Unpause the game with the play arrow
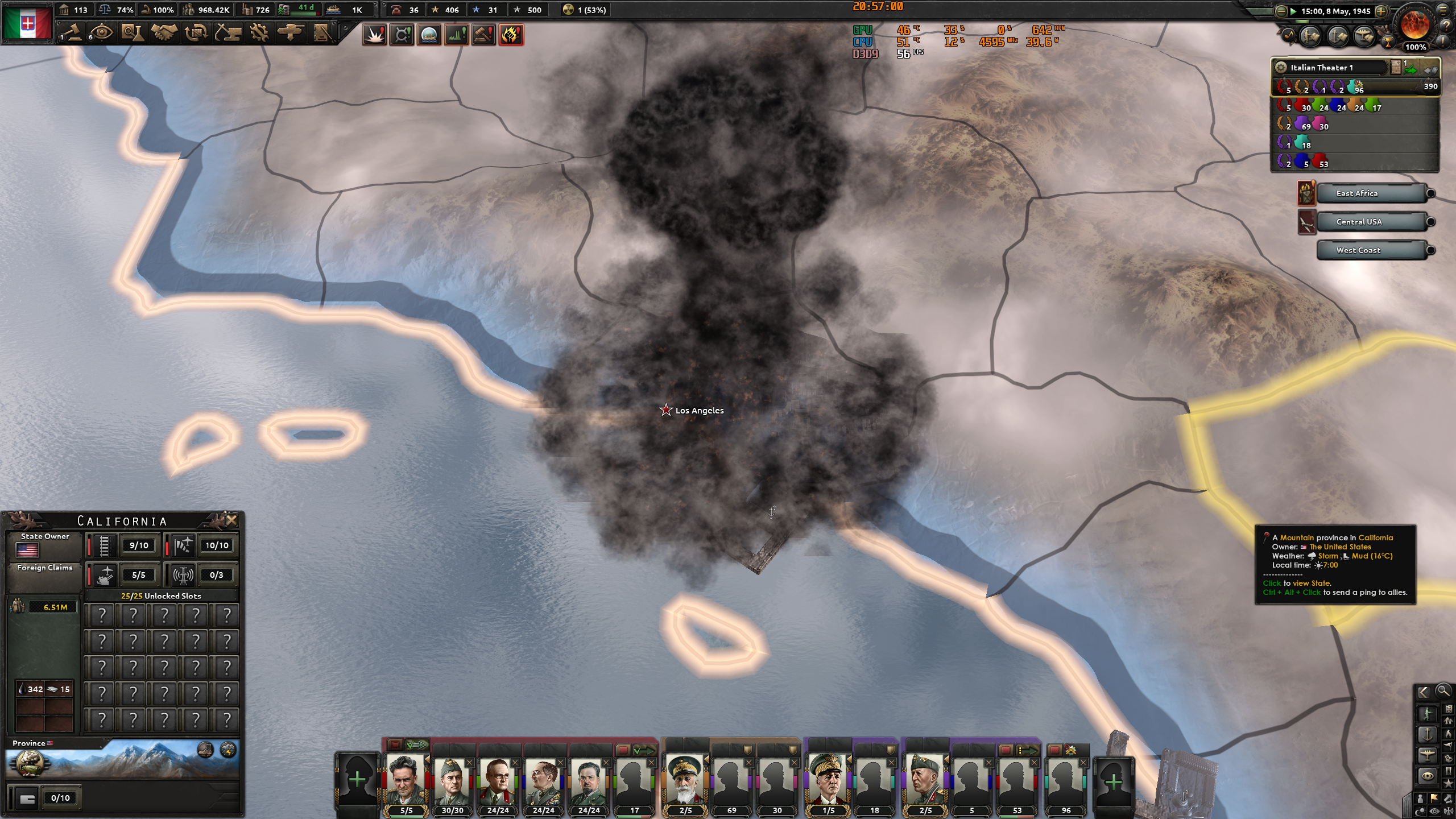Image resolution: width=1456 pixels, height=819 pixels. (x=1294, y=11)
